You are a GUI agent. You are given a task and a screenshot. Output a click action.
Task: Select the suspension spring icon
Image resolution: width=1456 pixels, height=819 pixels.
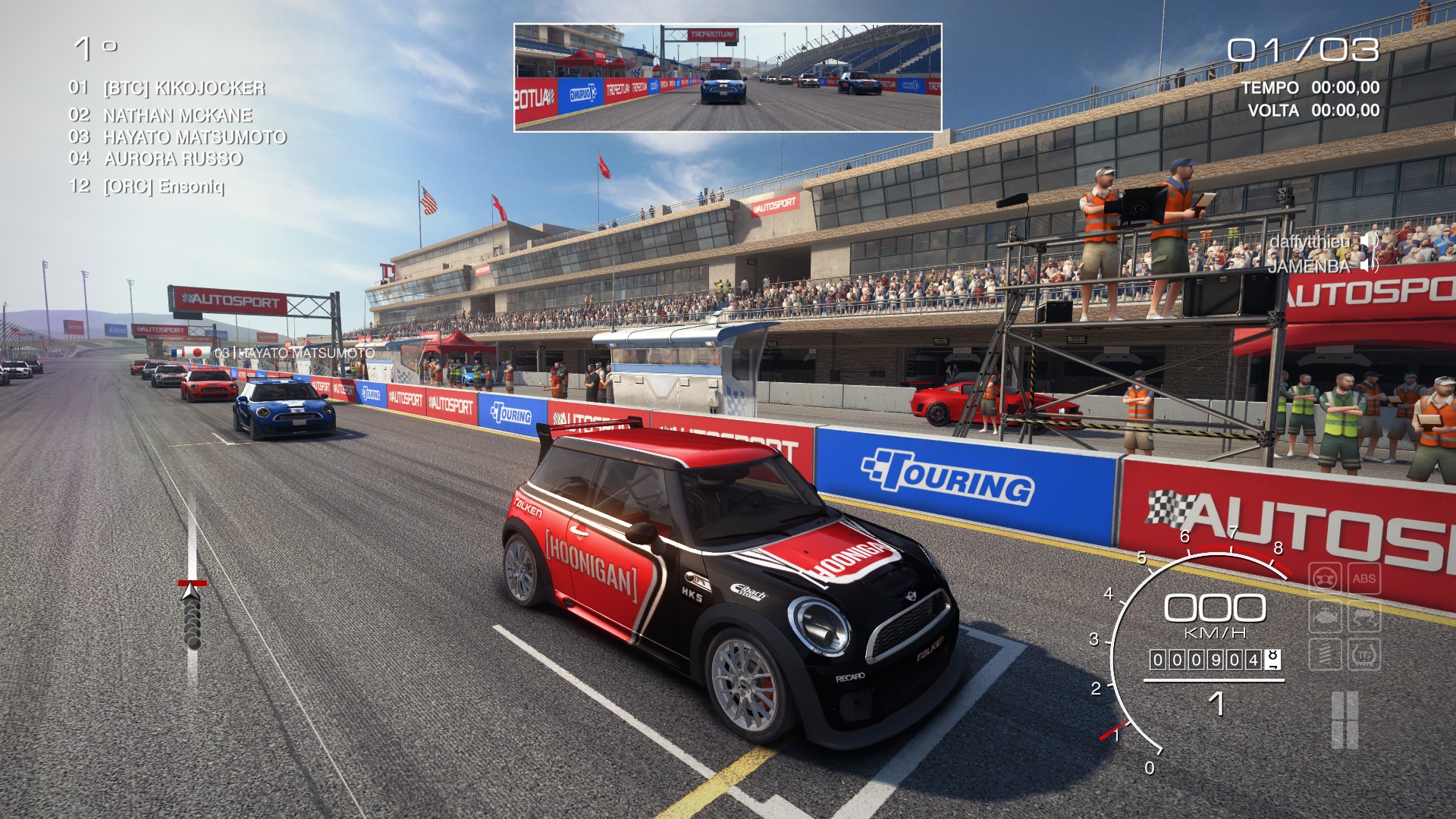click(x=1326, y=654)
